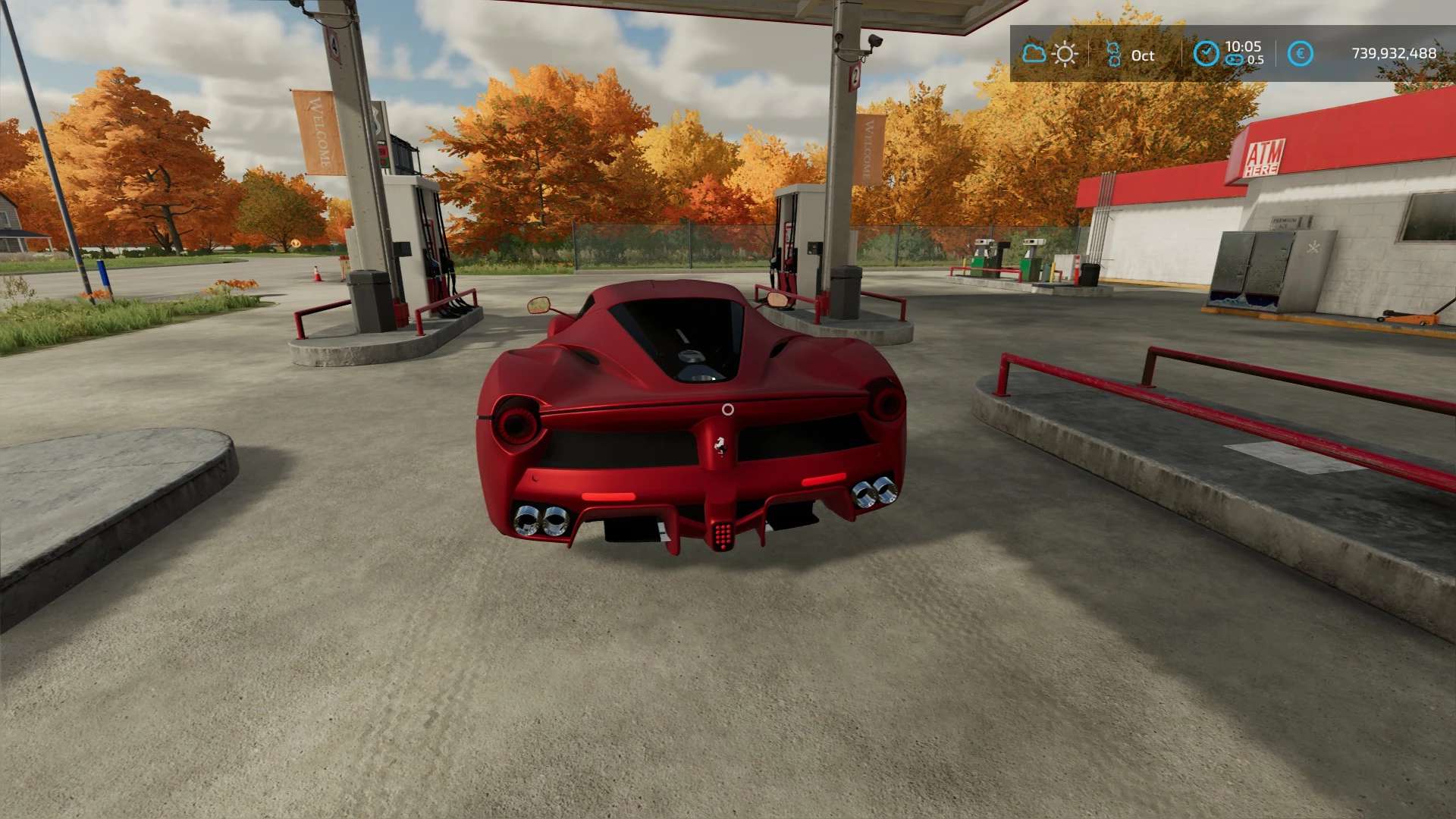Click the time-scale fast-forward icon
This screenshot has height=819, width=1456.
point(1235,60)
